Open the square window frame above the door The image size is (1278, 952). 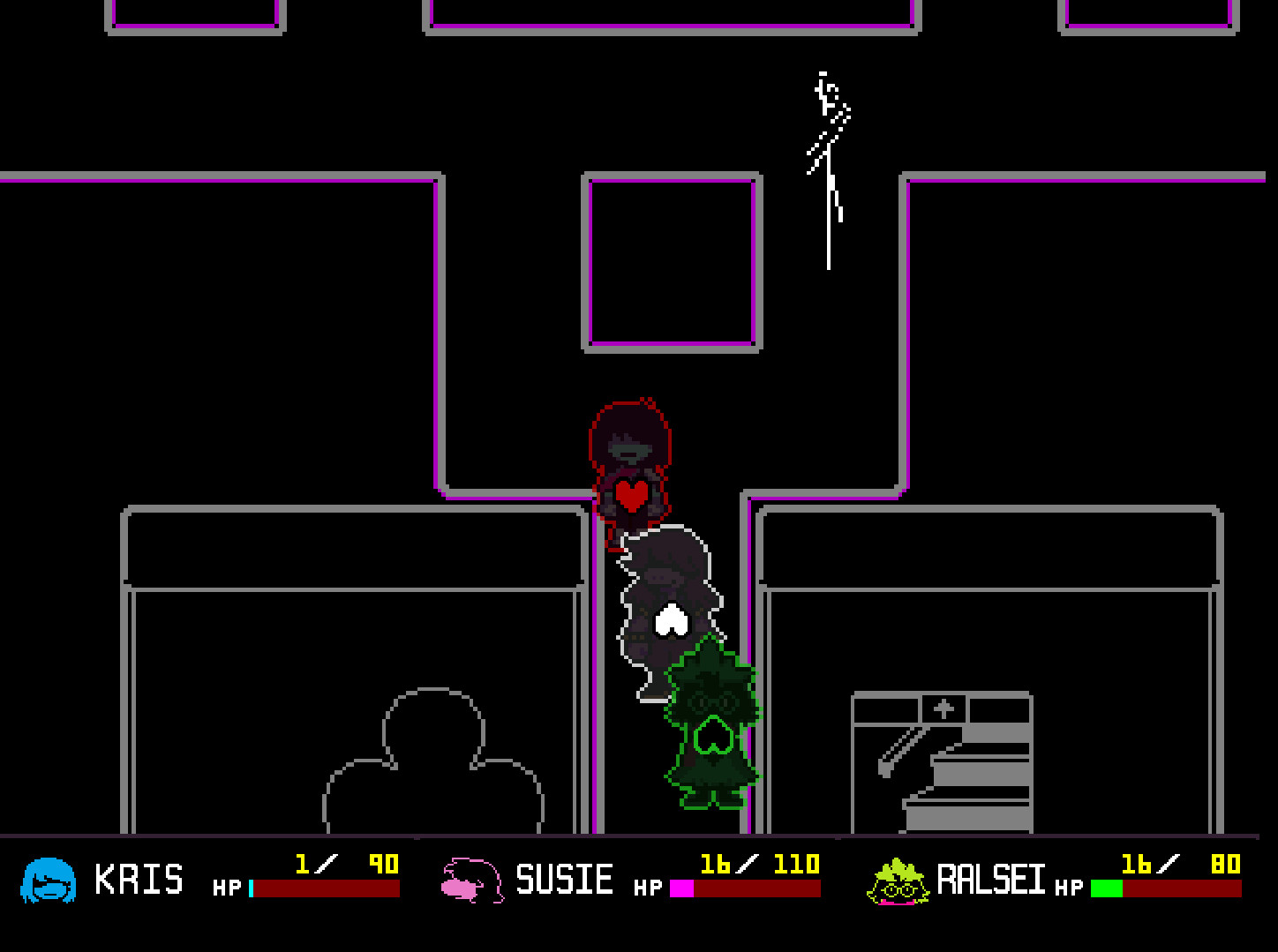pos(673,260)
